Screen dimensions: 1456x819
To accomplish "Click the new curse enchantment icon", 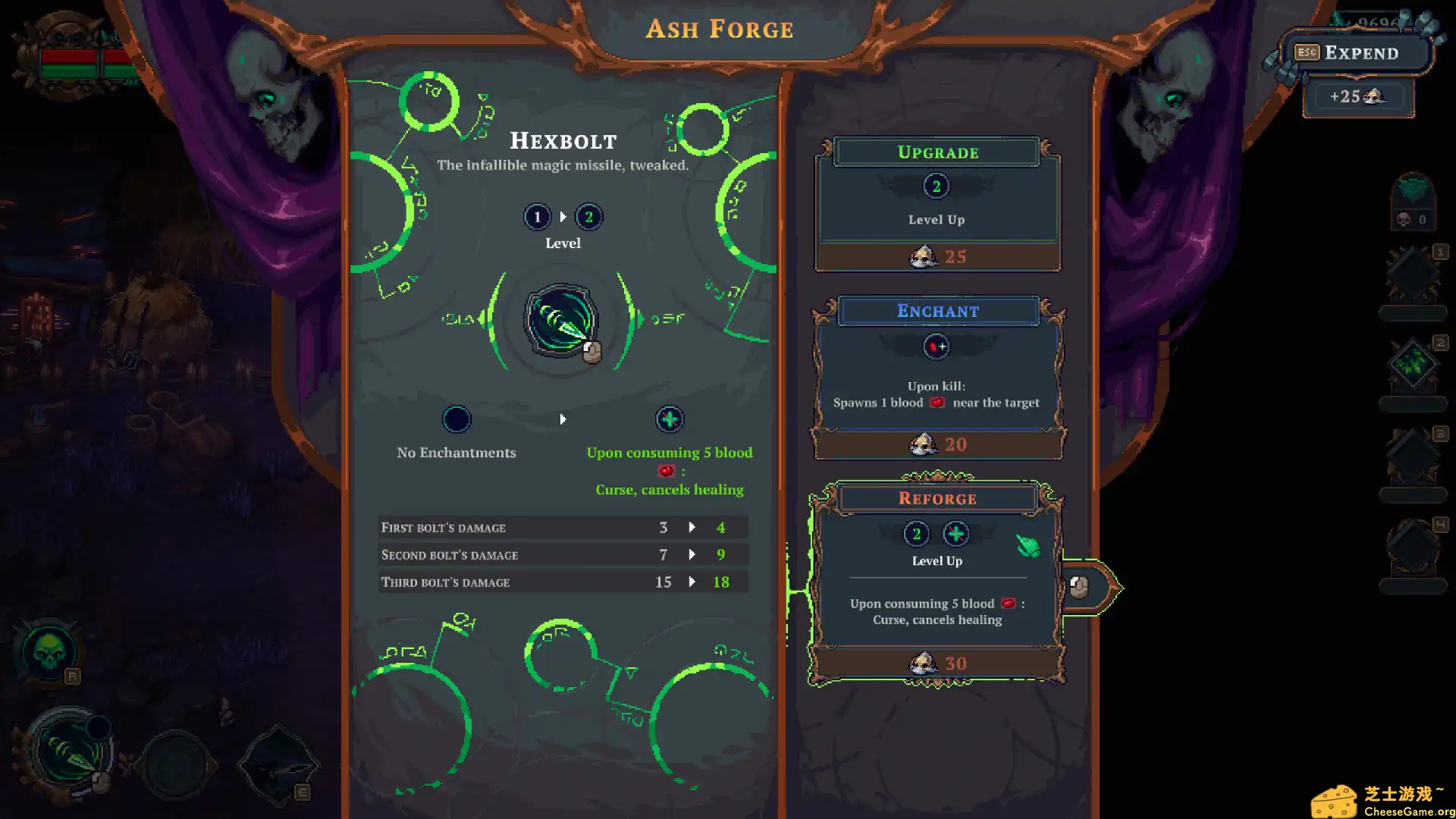I will (x=669, y=419).
